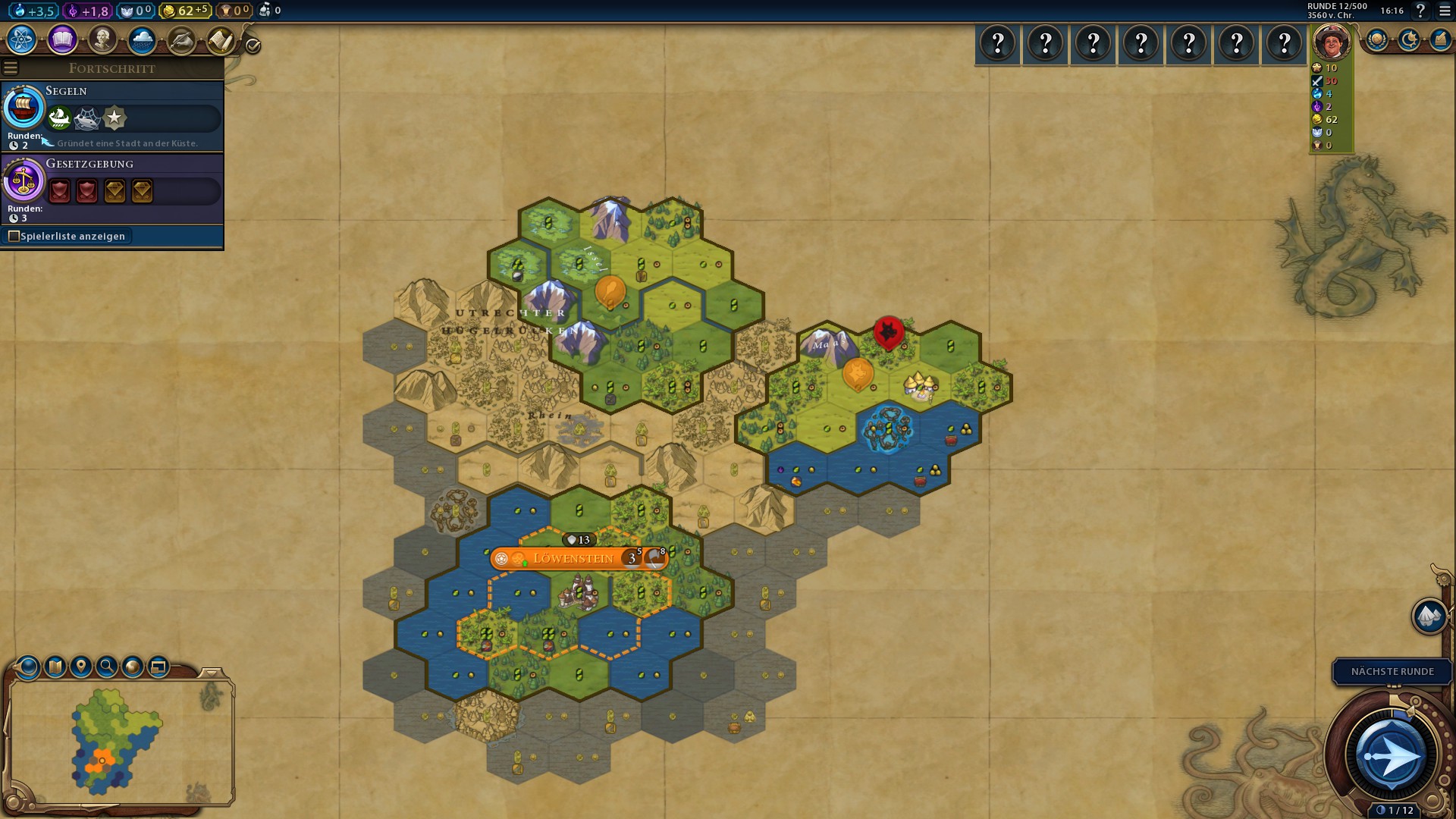Image resolution: width=1456 pixels, height=819 pixels.
Task: Open the civics tree book icon
Action: pos(62,39)
